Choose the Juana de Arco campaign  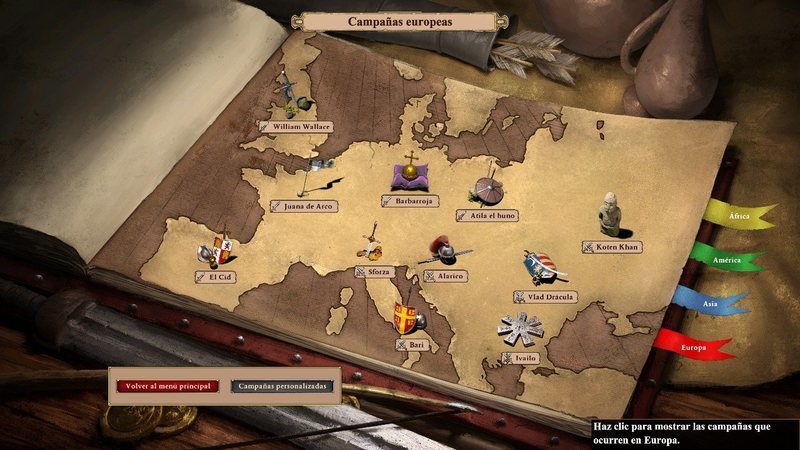(305, 206)
